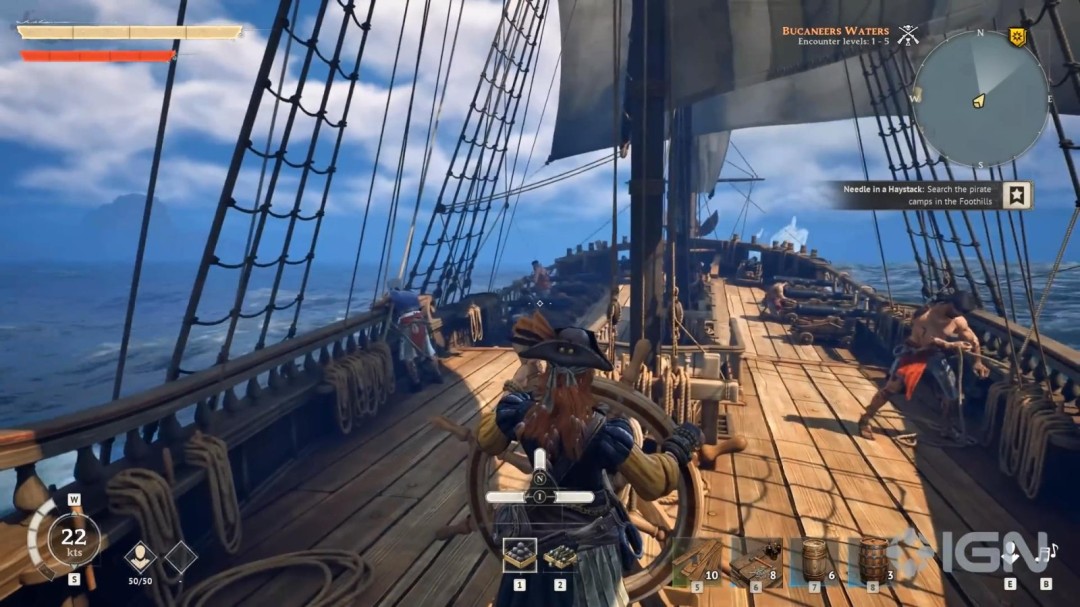Choose the light barrel with count 6
Image resolution: width=1080 pixels, height=607 pixels.
pyautogui.click(x=815, y=560)
